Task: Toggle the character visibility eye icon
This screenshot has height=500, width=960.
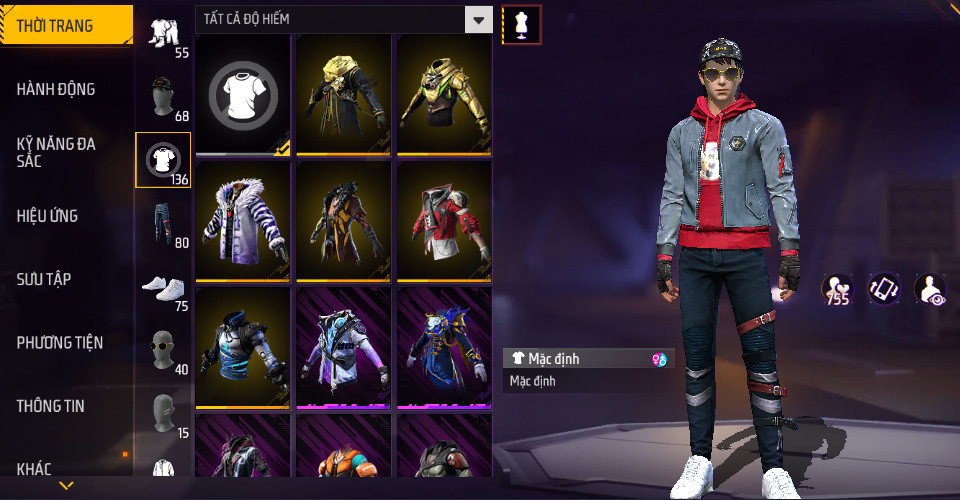Action: pos(930,289)
